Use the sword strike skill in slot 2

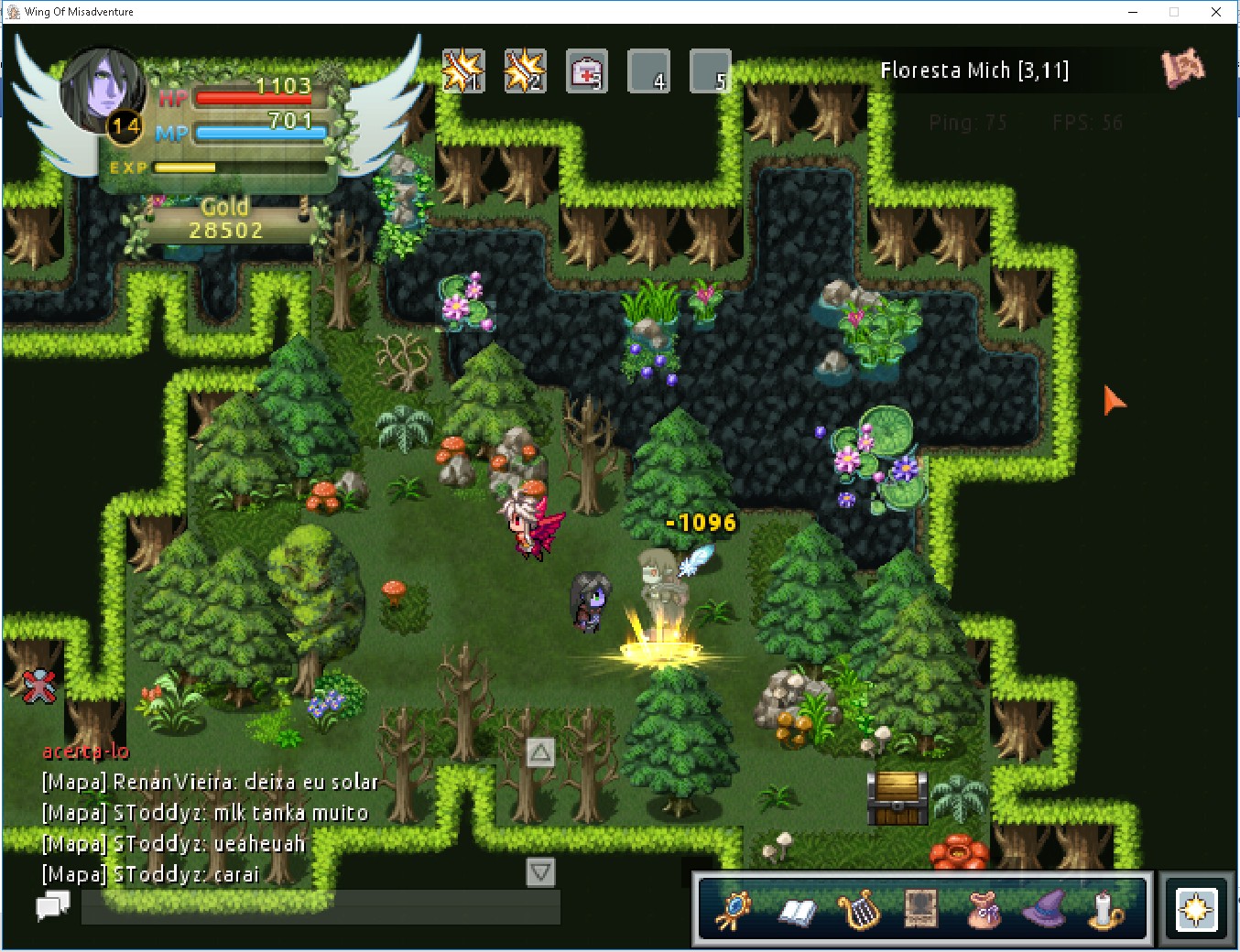tap(525, 70)
